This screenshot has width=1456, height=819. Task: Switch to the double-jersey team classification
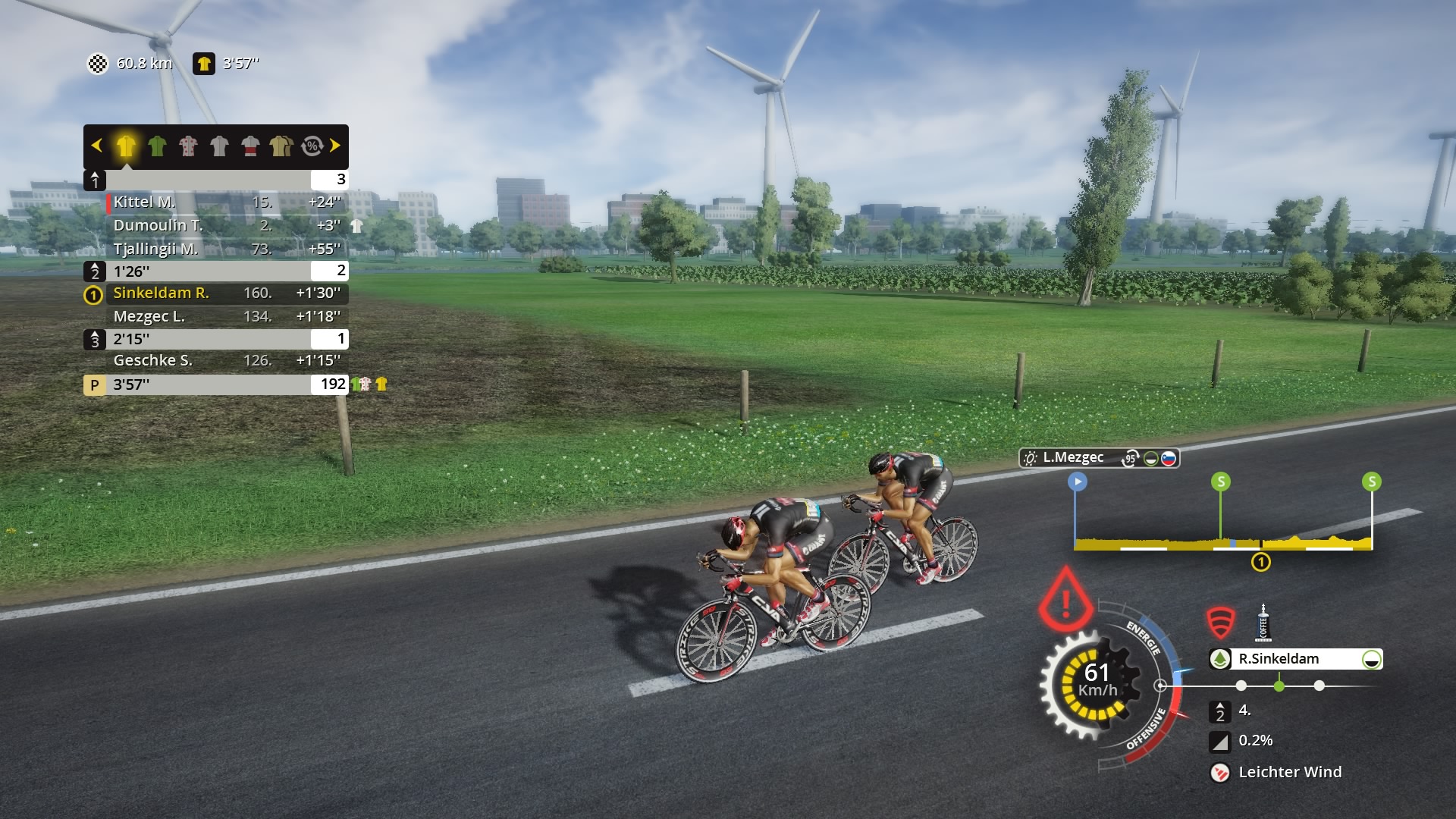click(x=281, y=146)
